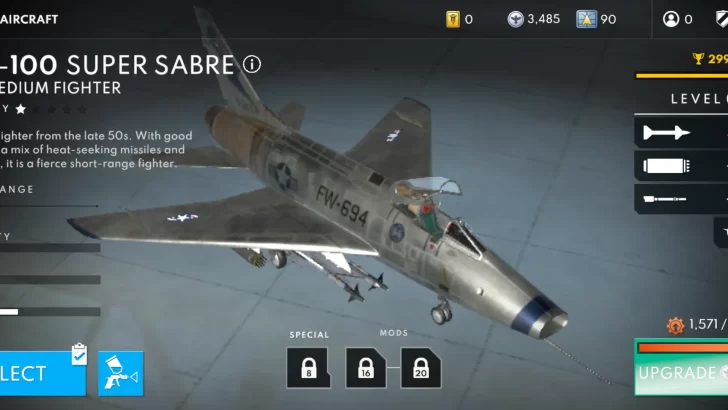View the ammo belt upgrade row
Screen dimensions: 728x410
point(680,165)
